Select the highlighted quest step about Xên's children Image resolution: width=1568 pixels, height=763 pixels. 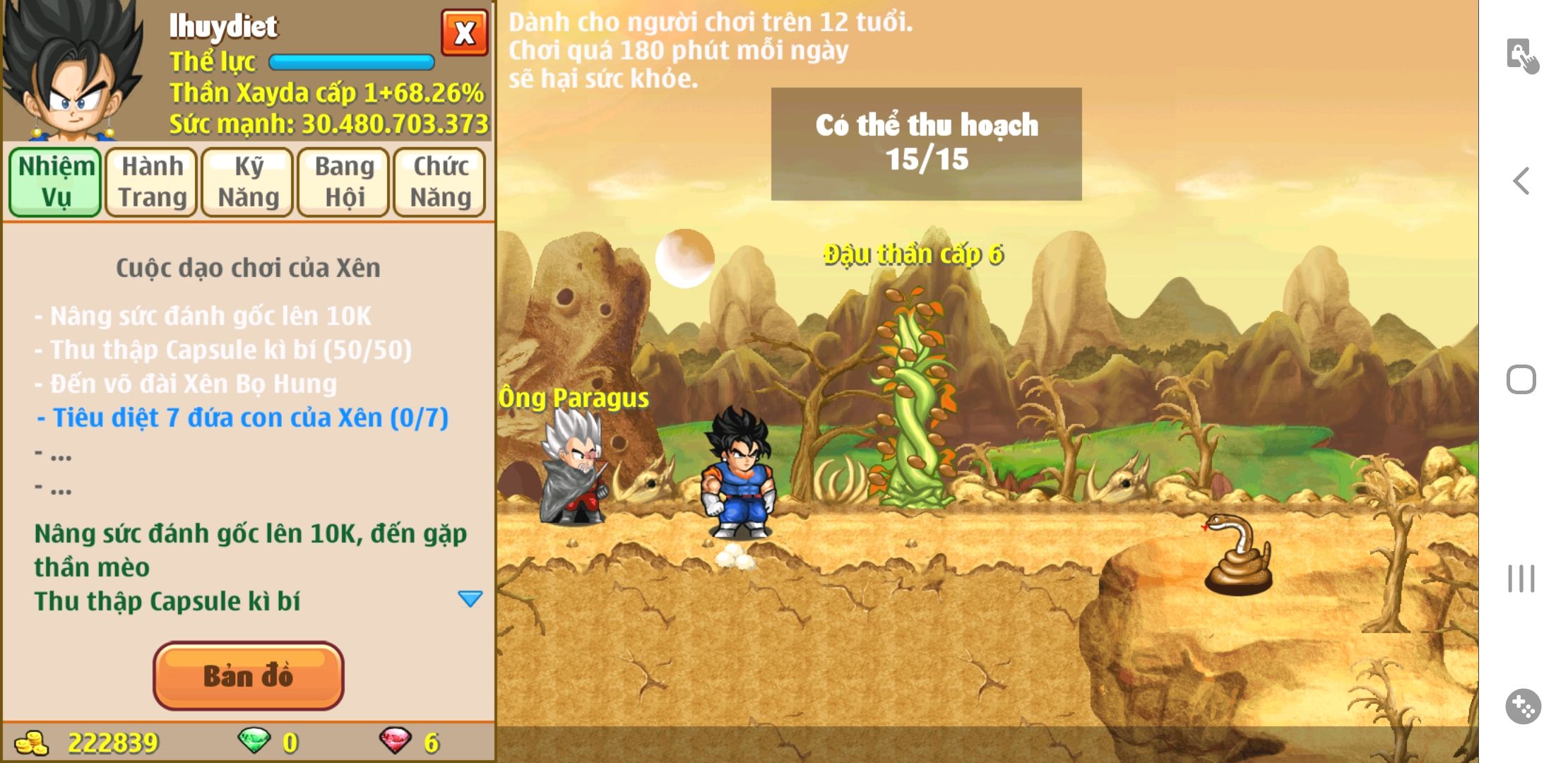[243, 418]
